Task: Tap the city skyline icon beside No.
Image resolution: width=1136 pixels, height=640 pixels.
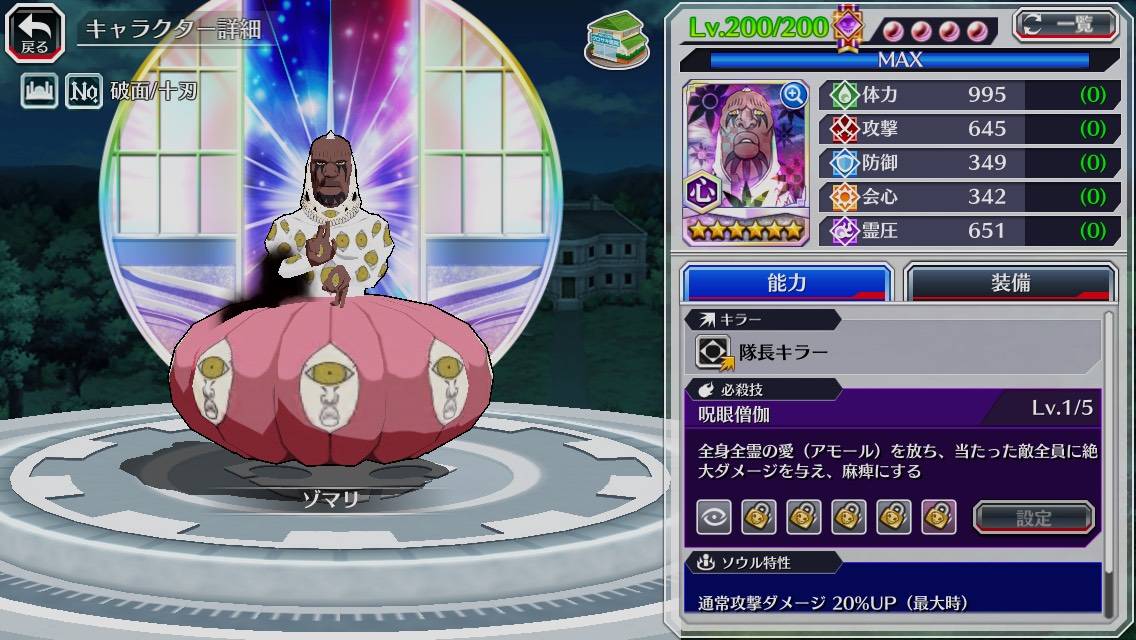Action: coord(38,93)
